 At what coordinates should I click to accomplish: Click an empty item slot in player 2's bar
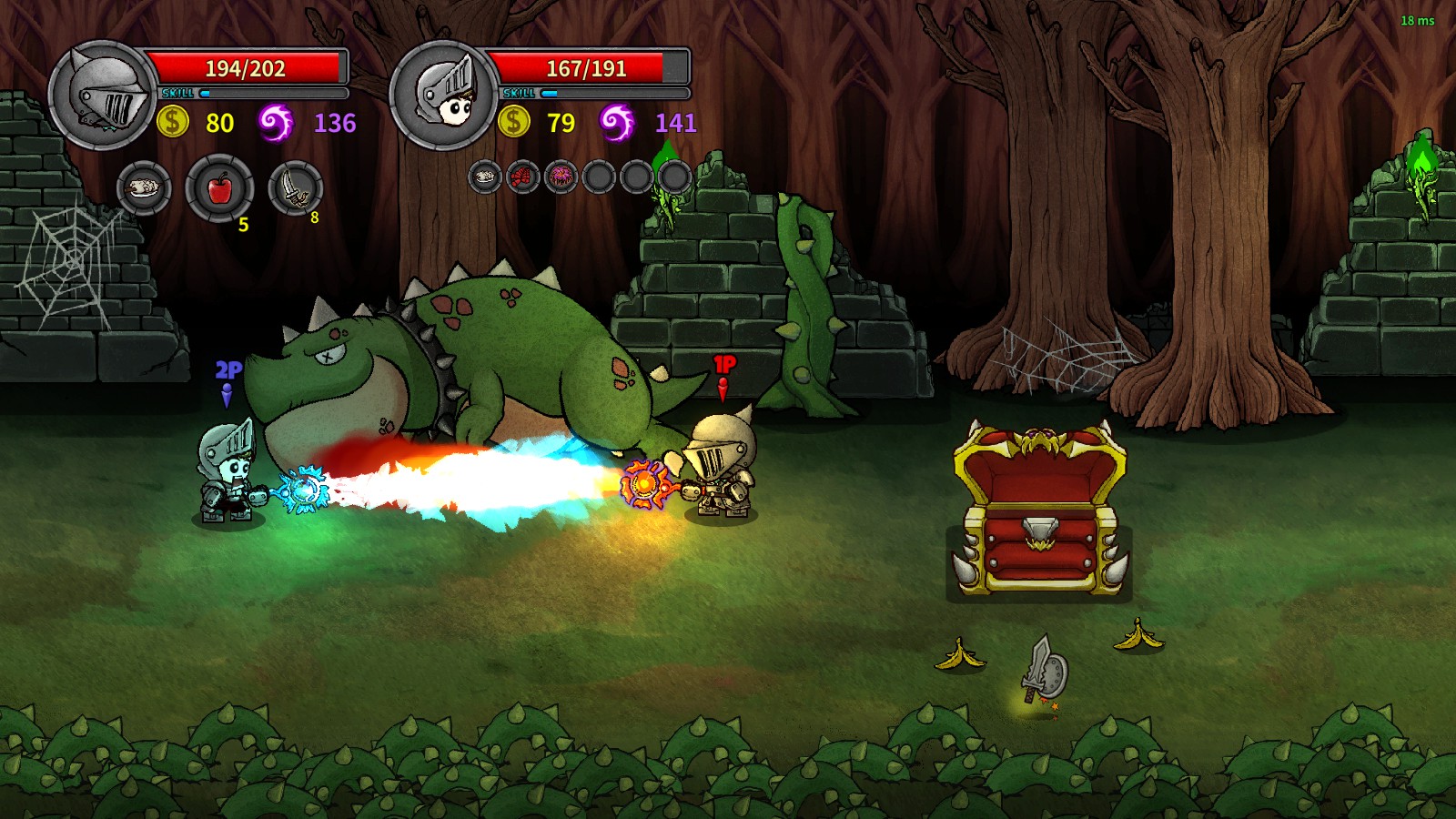[600, 175]
